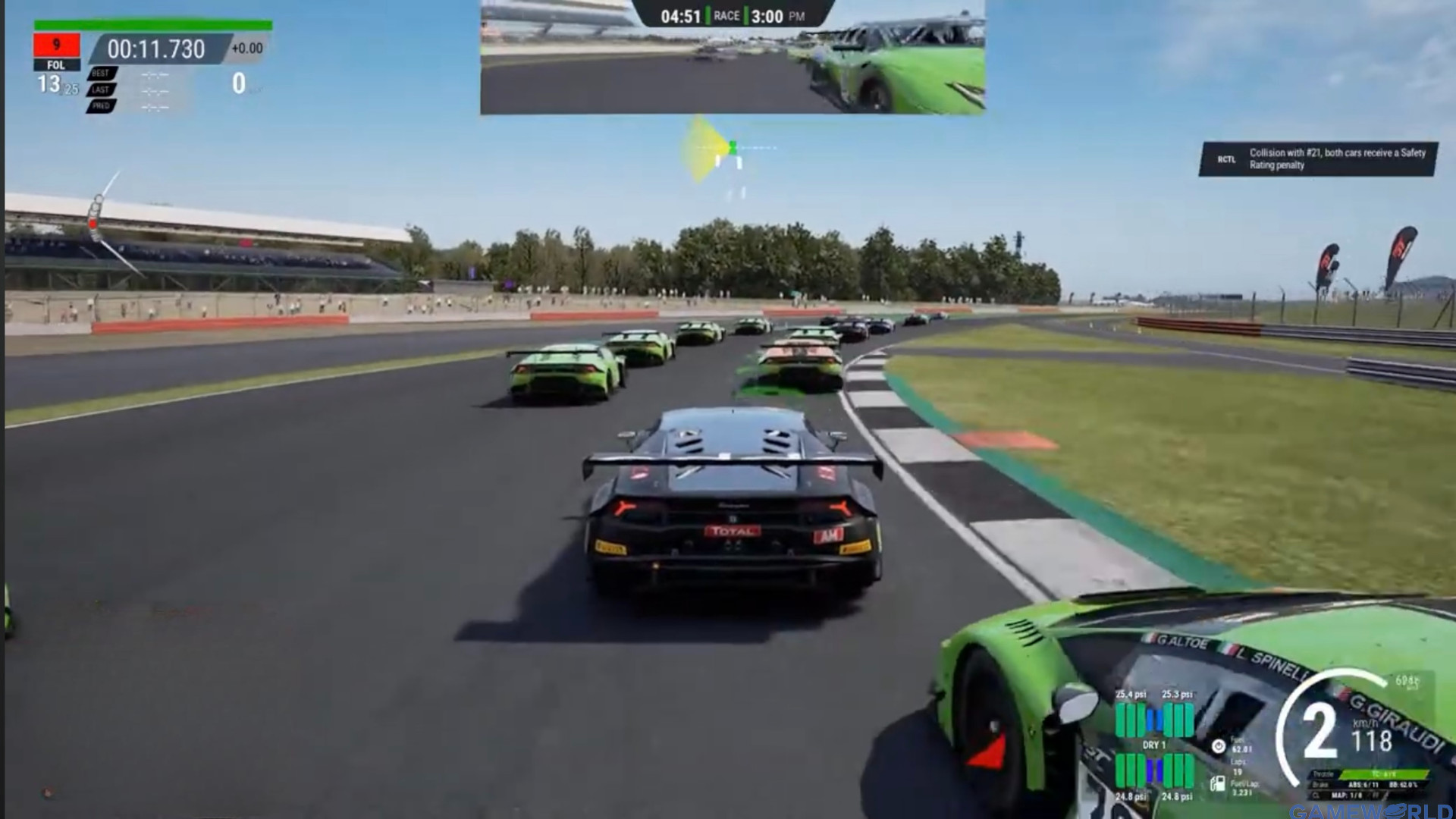Click the fuel pump icon in the dashboard
This screenshot has height=819, width=1456.
click(1218, 783)
